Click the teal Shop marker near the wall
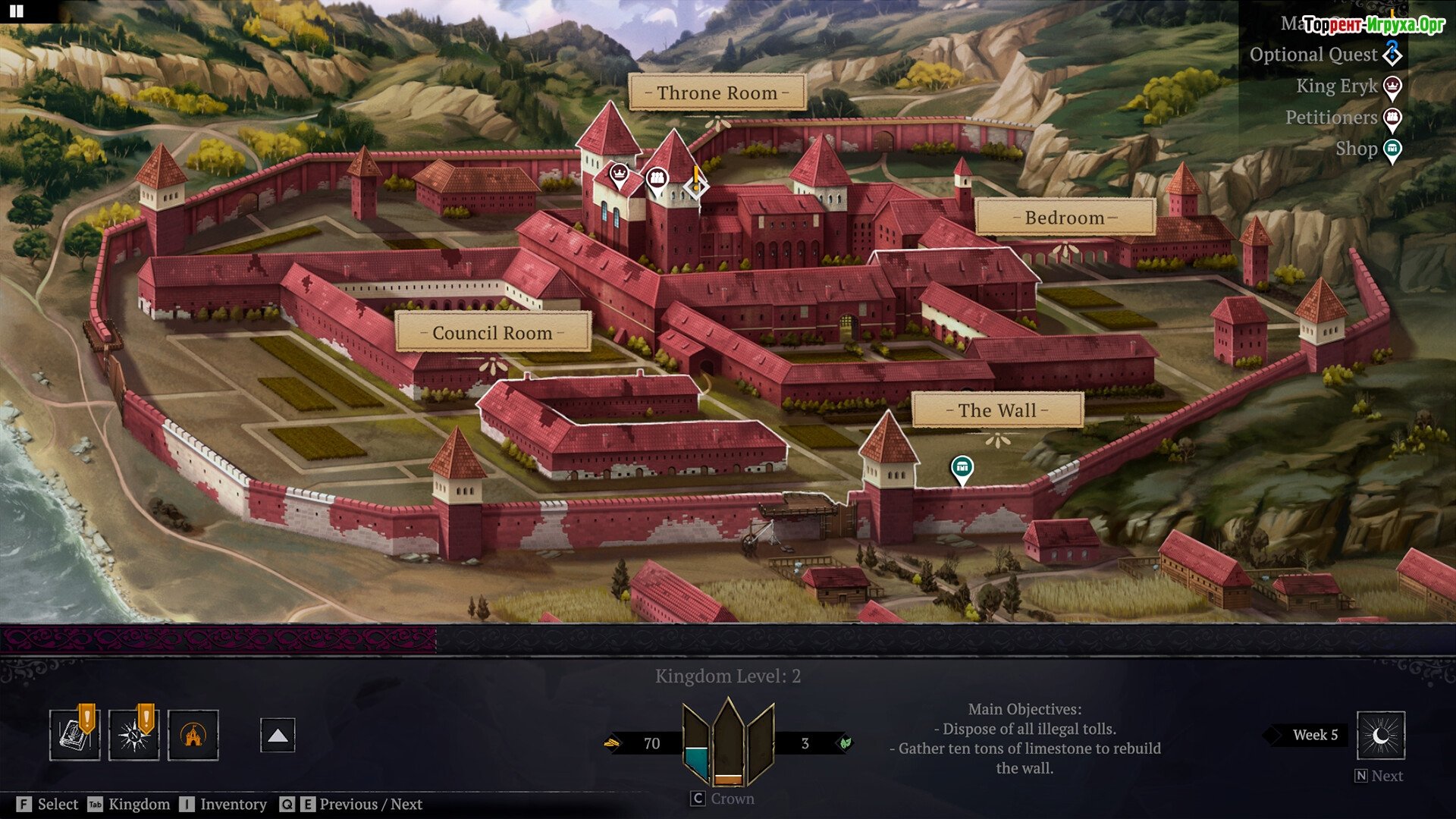1456x819 pixels. pos(962,468)
